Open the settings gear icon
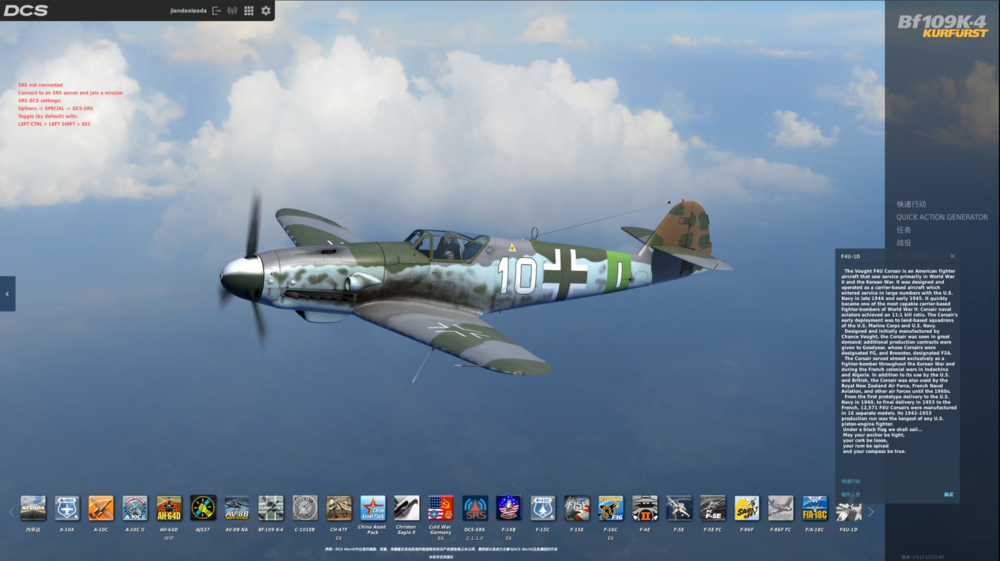The height and width of the screenshot is (561, 1000). pos(266,11)
